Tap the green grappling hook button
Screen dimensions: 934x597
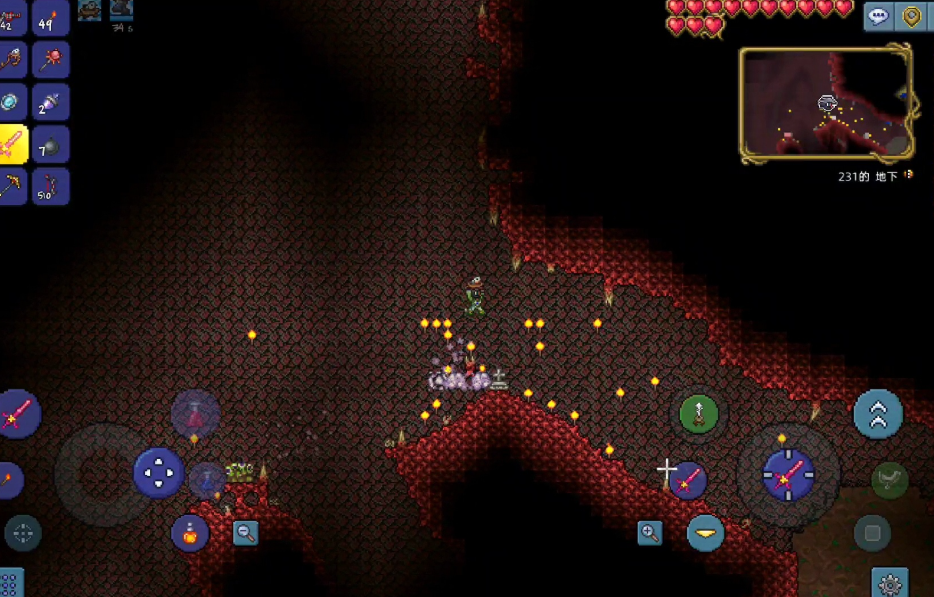click(x=699, y=413)
